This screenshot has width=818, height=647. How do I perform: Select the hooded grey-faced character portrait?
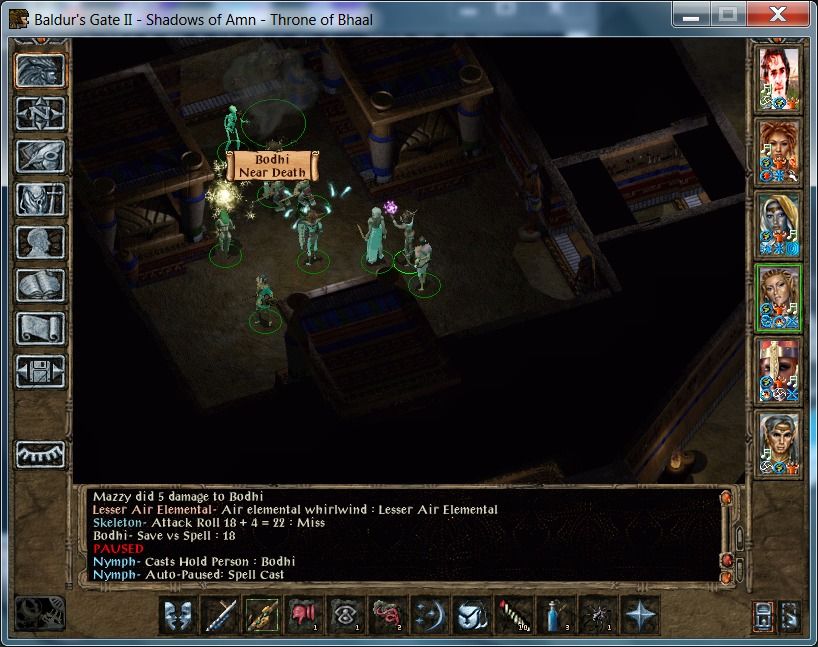click(779, 224)
